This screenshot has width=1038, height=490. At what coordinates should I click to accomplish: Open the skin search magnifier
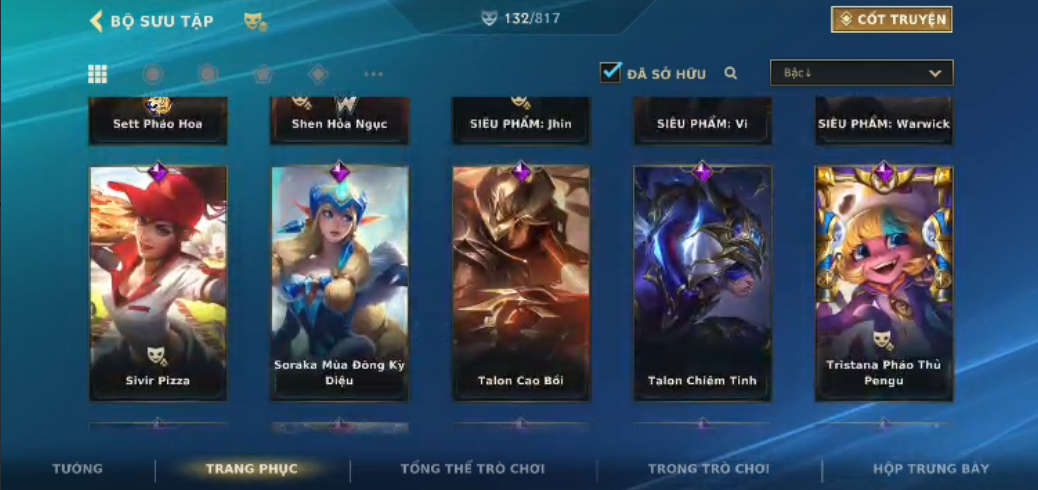(731, 73)
